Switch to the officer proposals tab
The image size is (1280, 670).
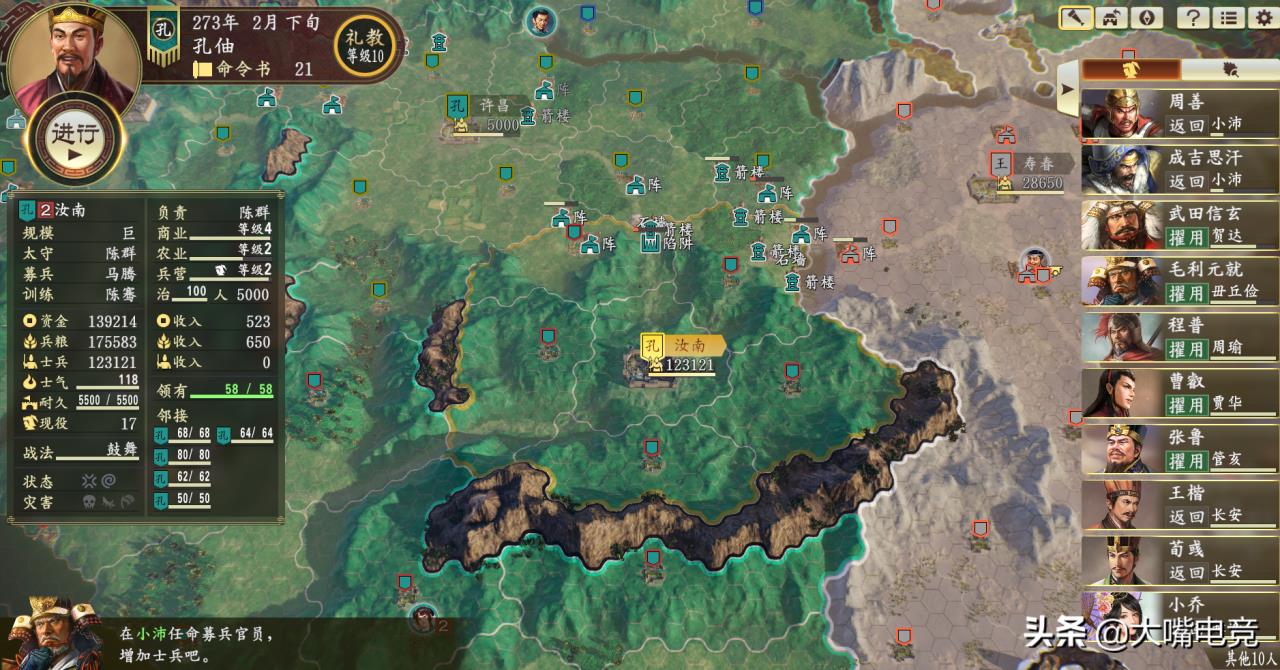1131,69
